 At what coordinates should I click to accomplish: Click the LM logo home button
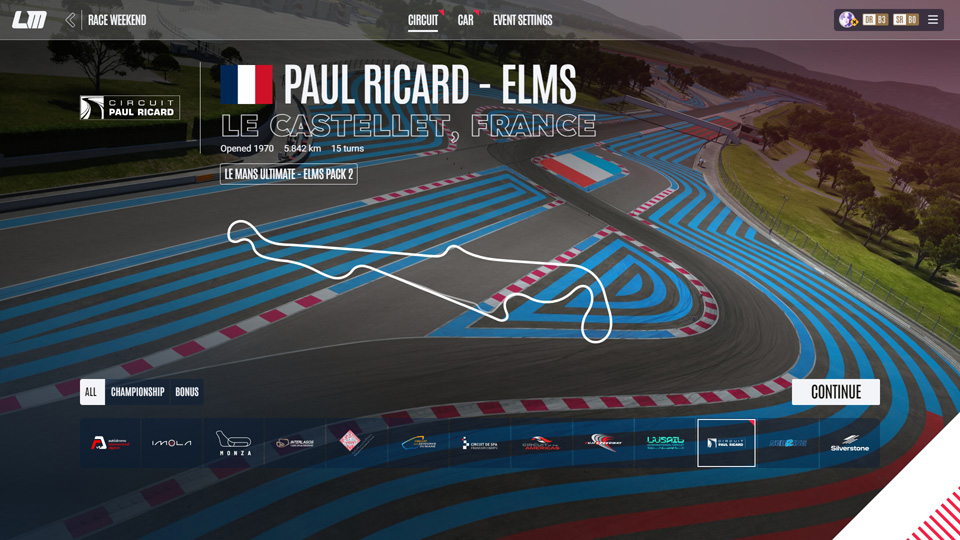(30, 20)
